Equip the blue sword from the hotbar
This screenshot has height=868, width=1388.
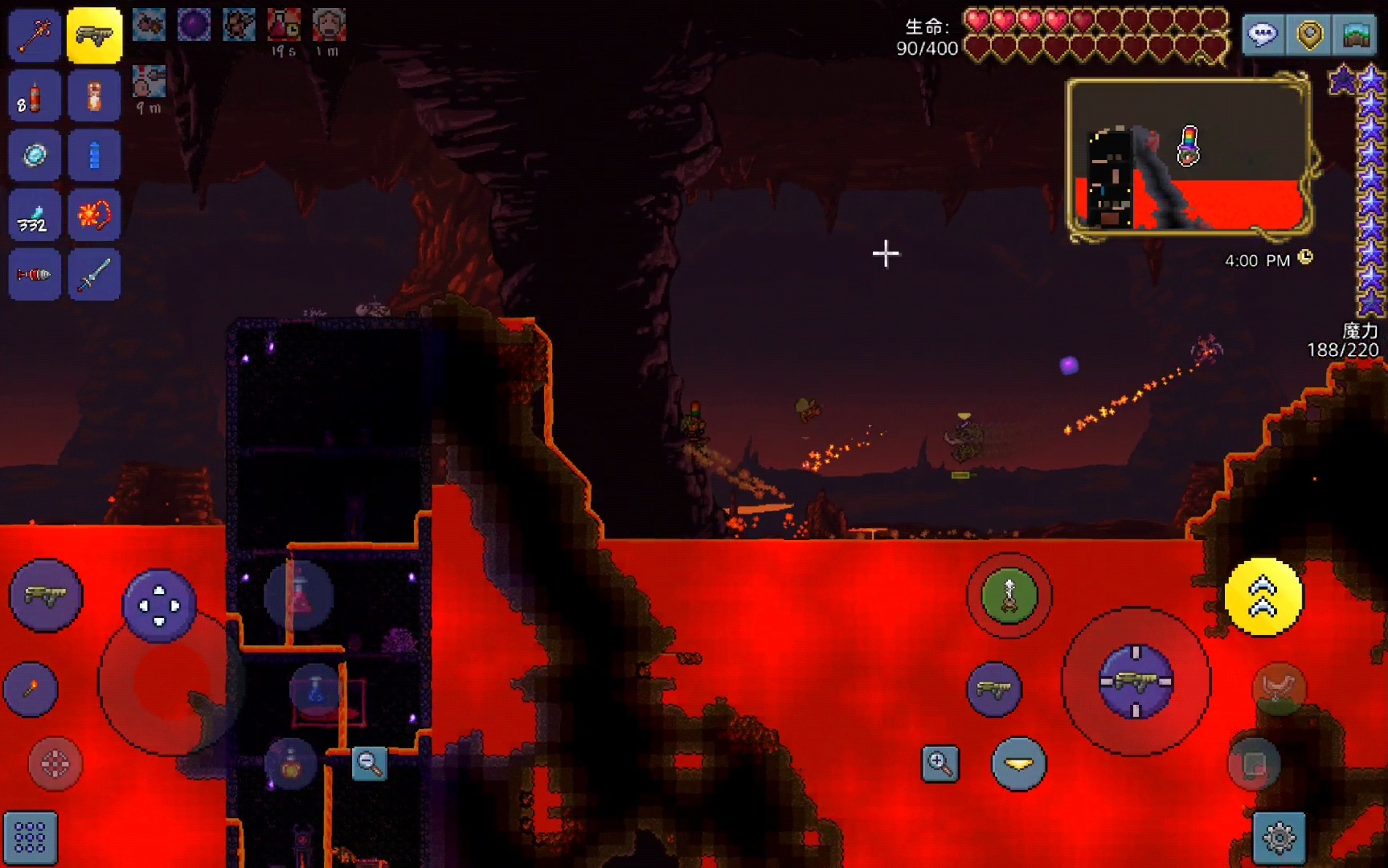coord(94,275)
